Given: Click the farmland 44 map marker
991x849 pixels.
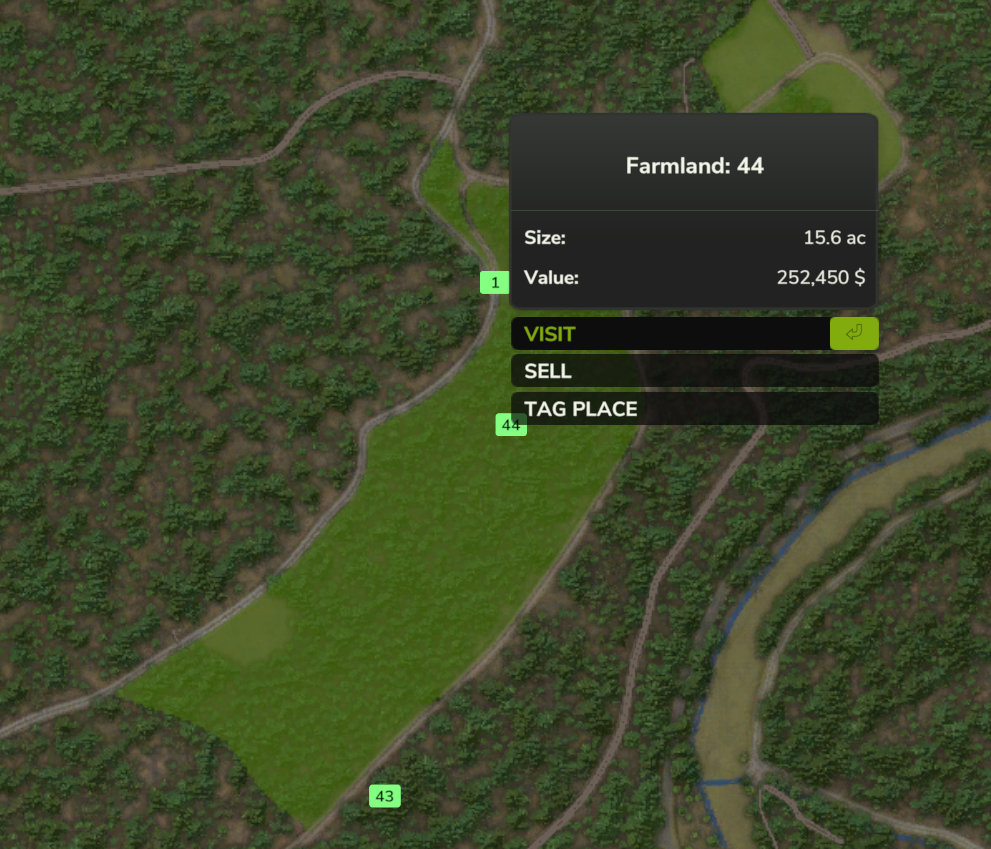Looking at the screenshot, I should (x=510, y=426).
